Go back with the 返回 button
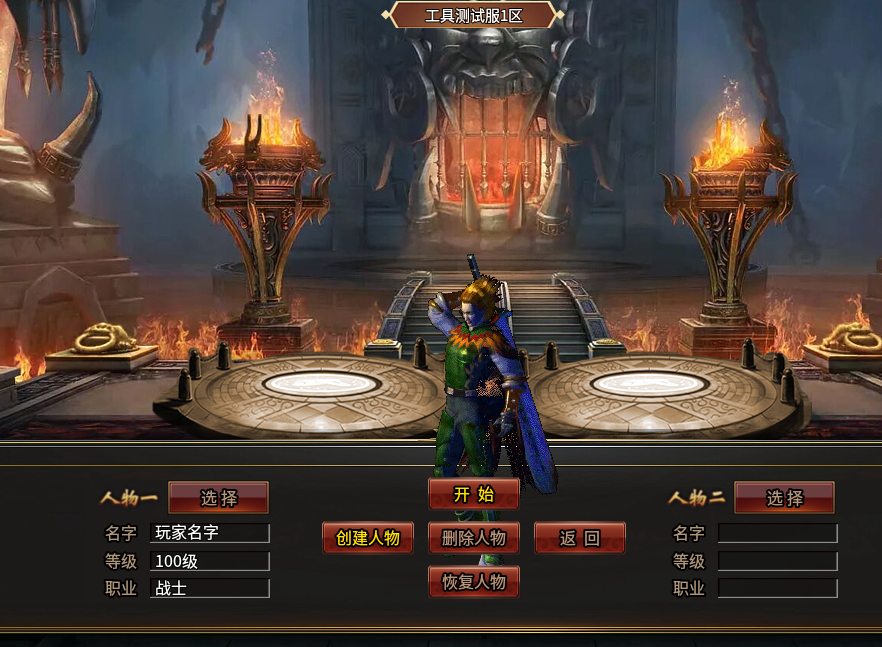Screen dimensions: 882x647 pyautogui.click(x=580, y=538)
